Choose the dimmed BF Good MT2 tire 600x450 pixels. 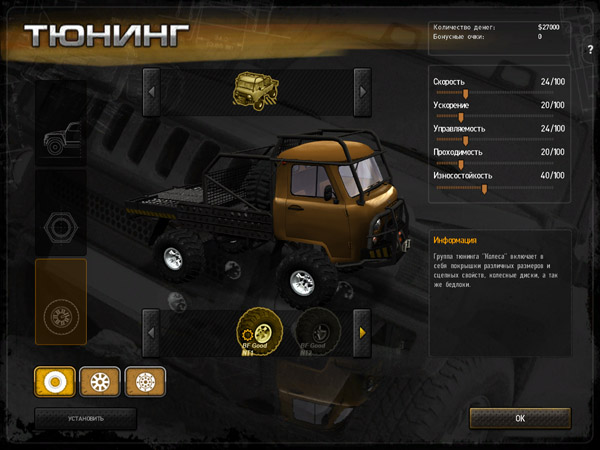point(313,332)
